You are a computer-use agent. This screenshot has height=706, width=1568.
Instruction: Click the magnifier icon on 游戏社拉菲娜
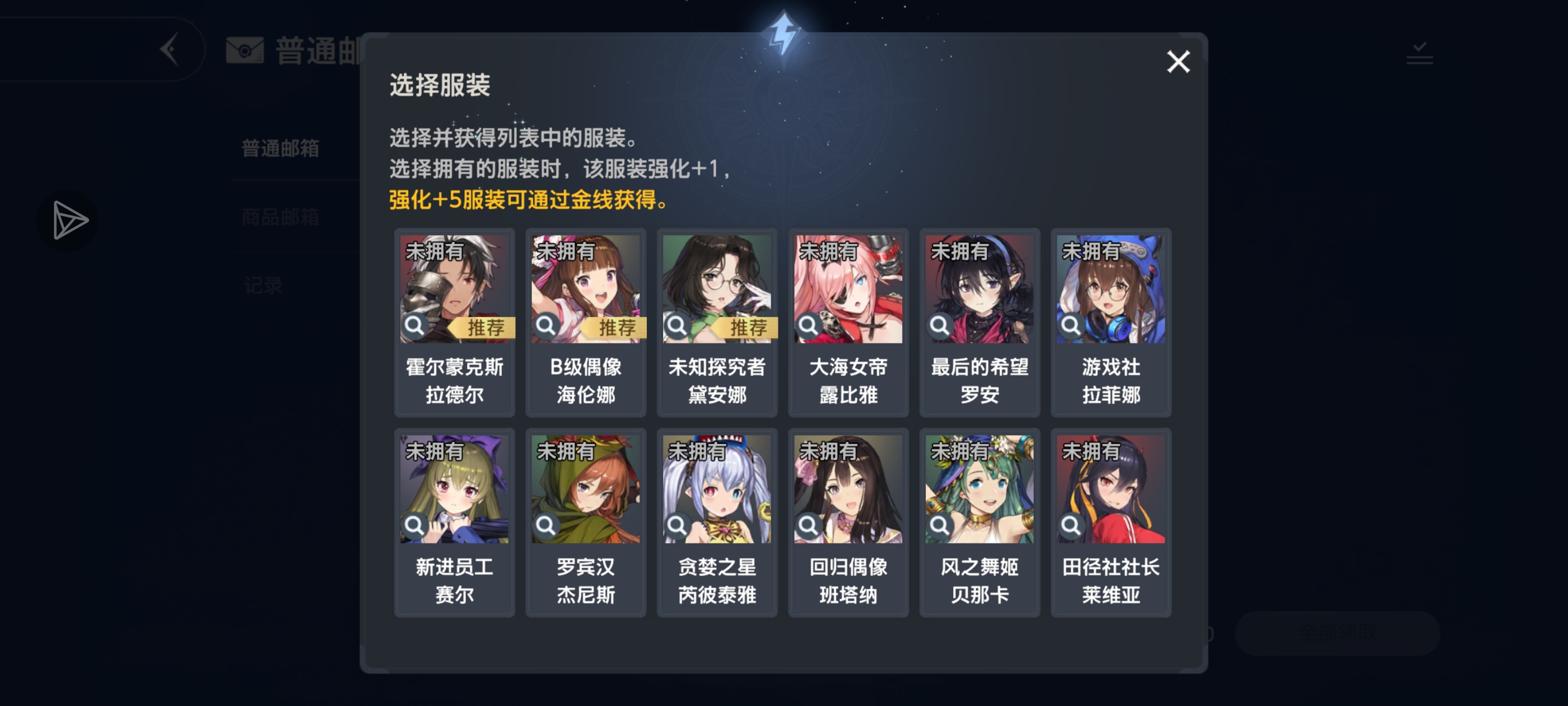[1070, 327]
